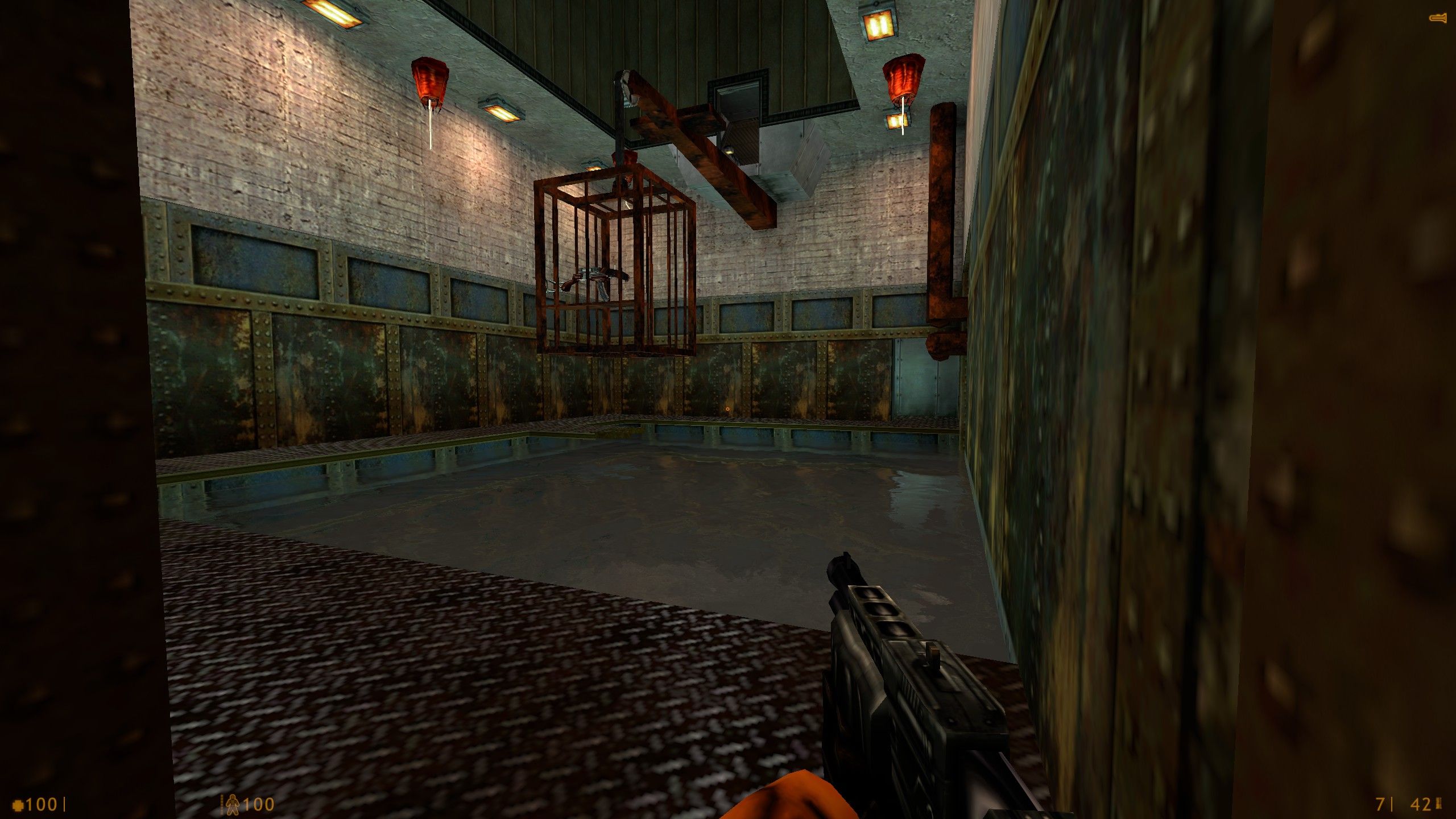Click the orange crosshair dot

728,409
